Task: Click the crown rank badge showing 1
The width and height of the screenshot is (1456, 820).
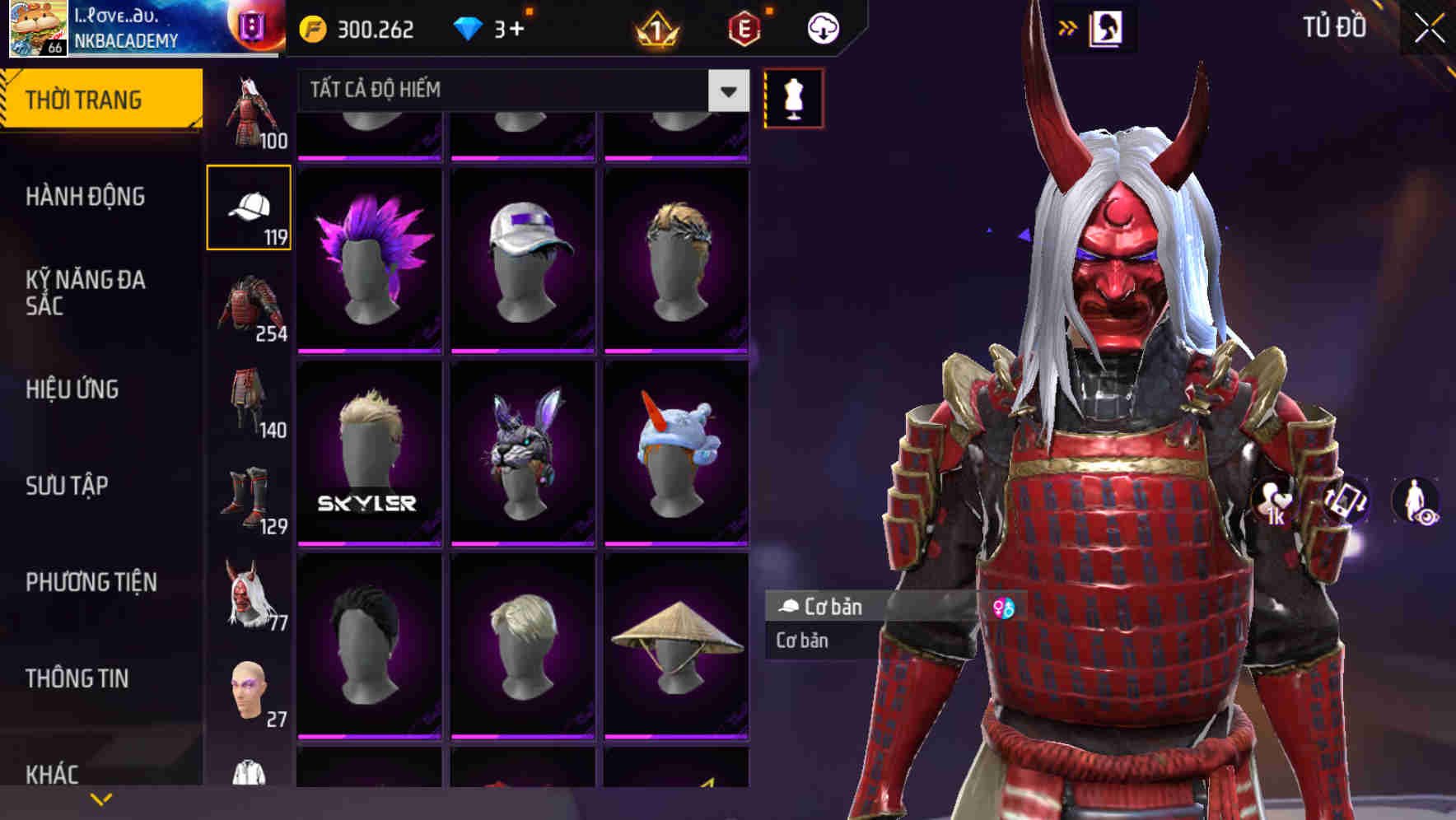Action: point(659,27)
